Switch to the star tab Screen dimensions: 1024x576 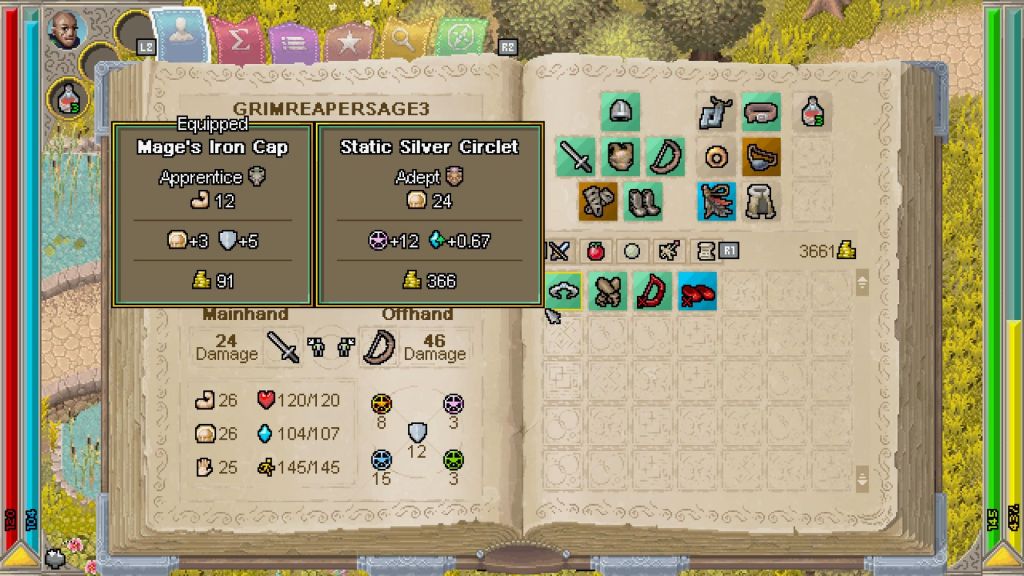[348, 42]
